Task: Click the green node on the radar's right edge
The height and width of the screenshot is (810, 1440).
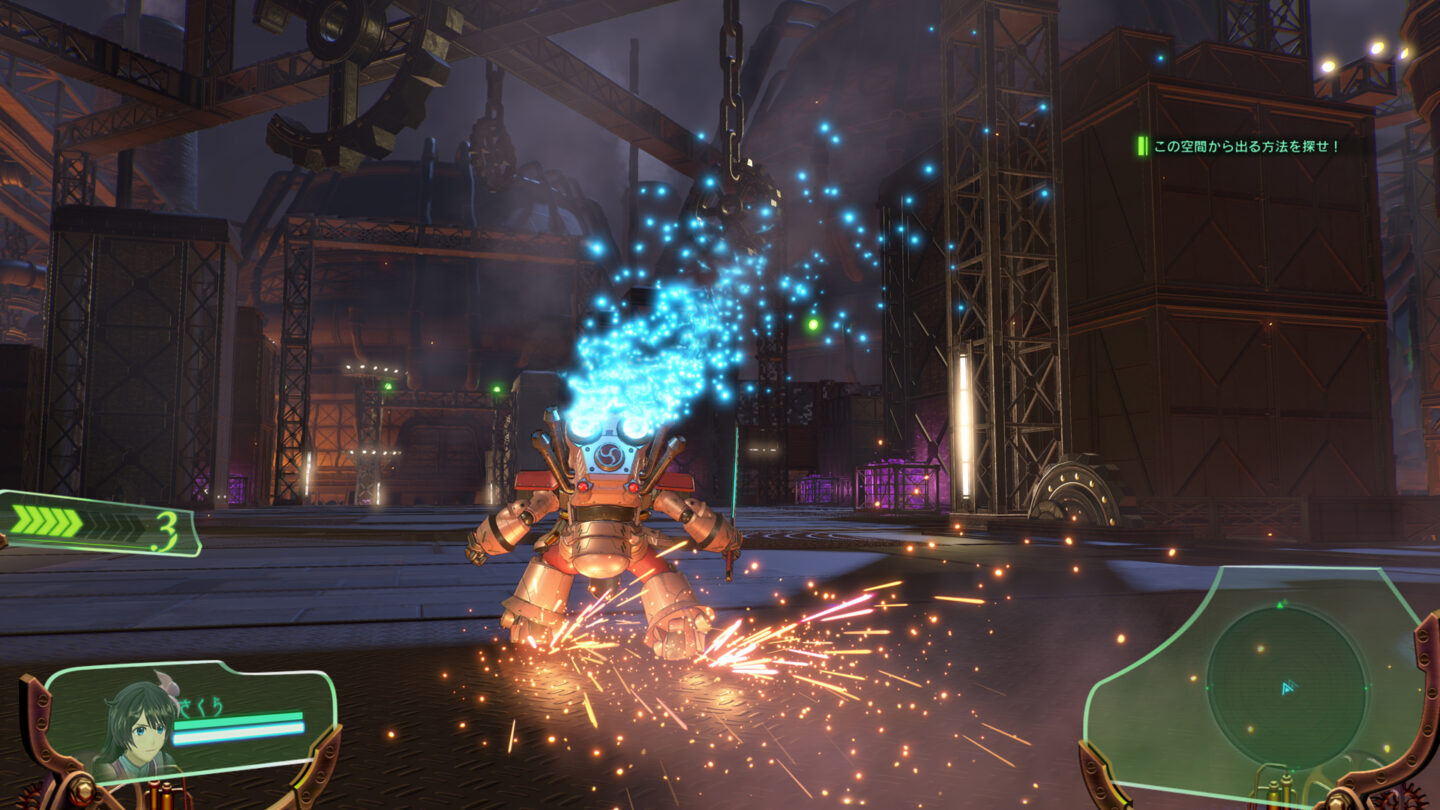Action: (1366, 688)
